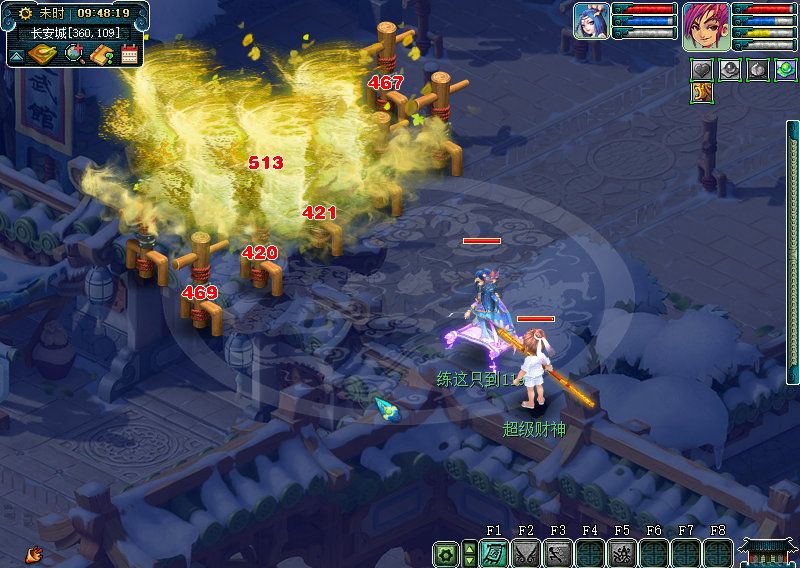The height and width of the screenshot is (568, 800).
Task: Click the golden dragon buff icon
Action: (702, 93)
